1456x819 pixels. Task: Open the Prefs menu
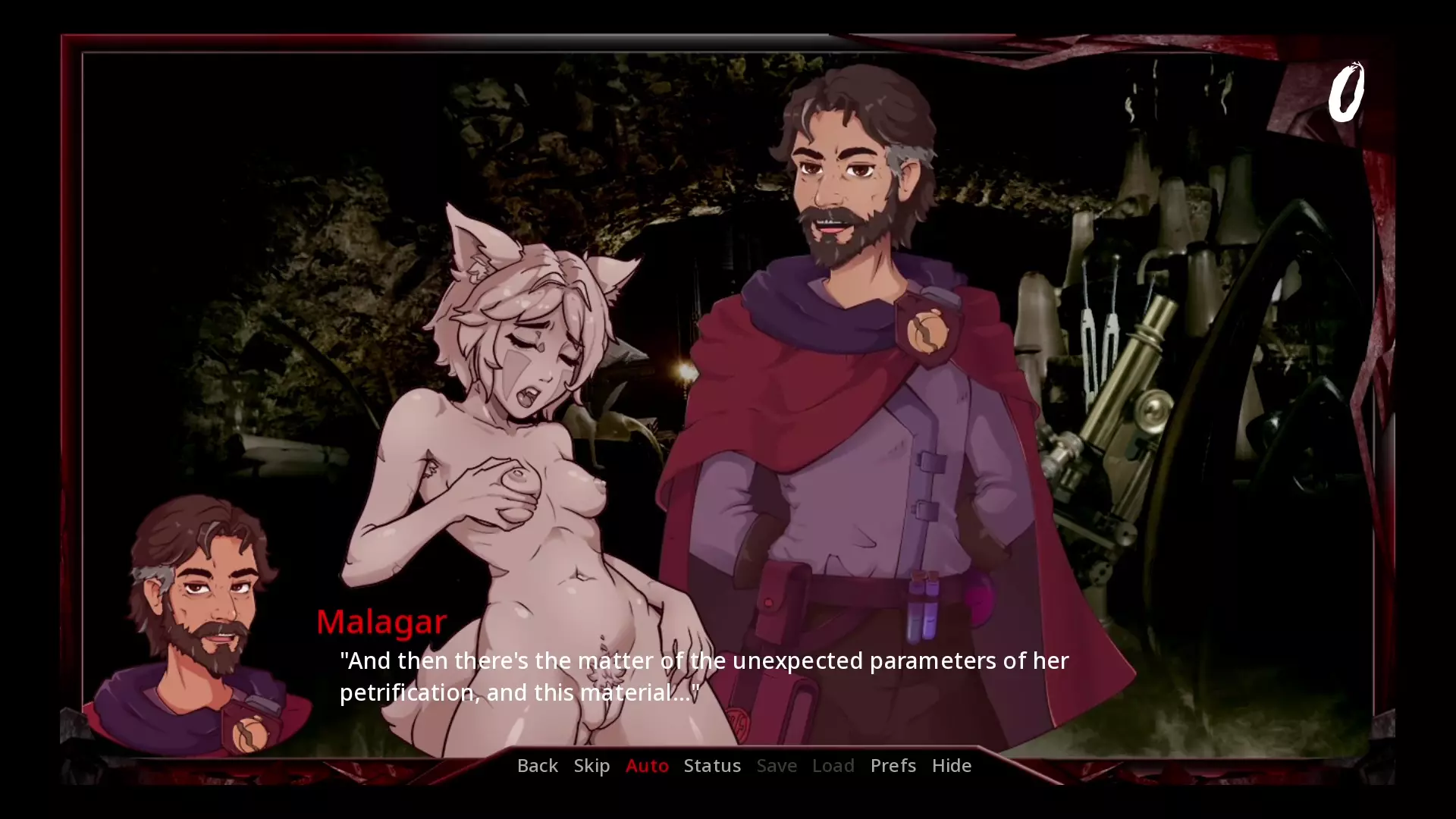[893, 765]
